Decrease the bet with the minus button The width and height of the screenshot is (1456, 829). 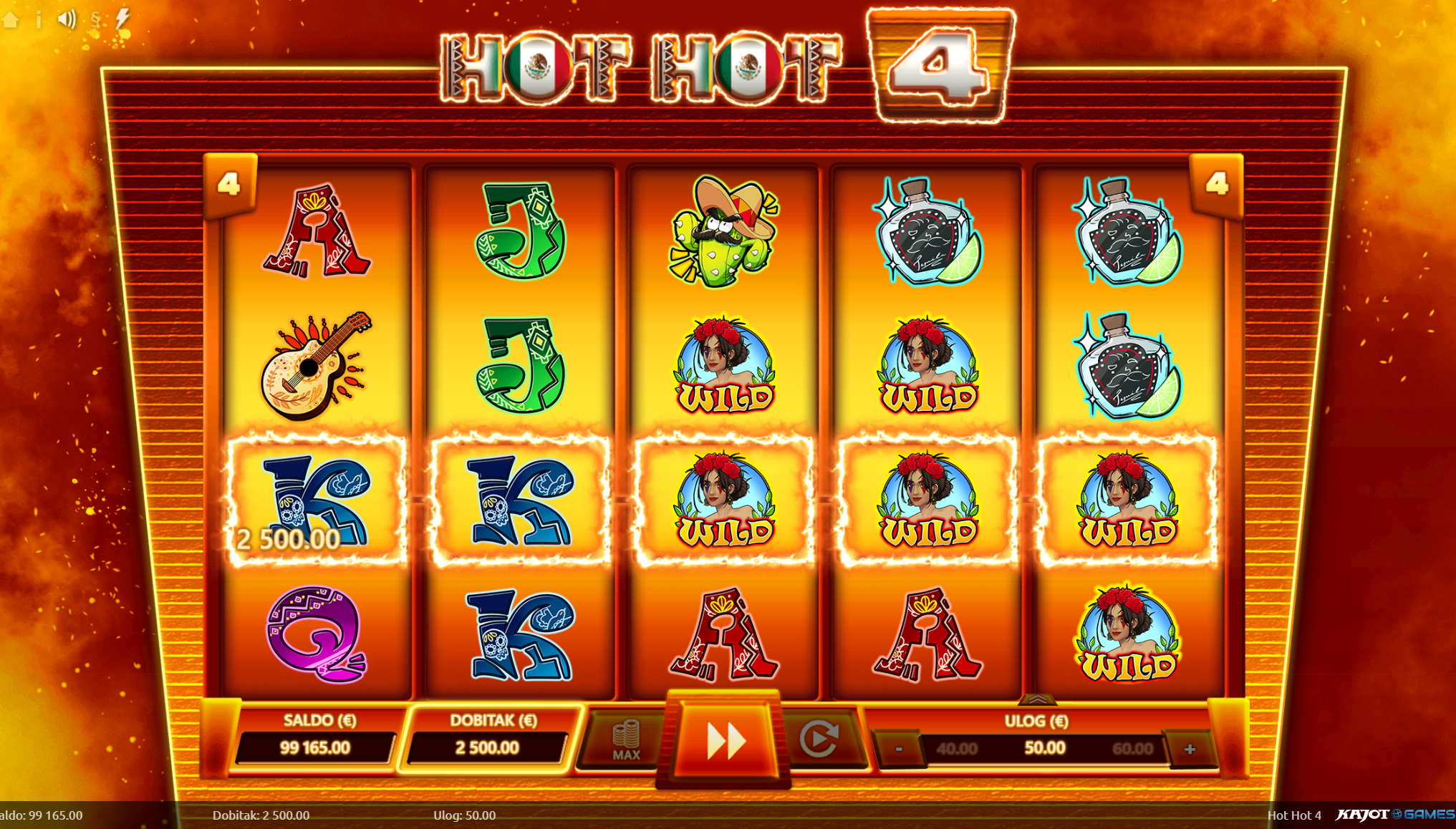coord(899,749)
